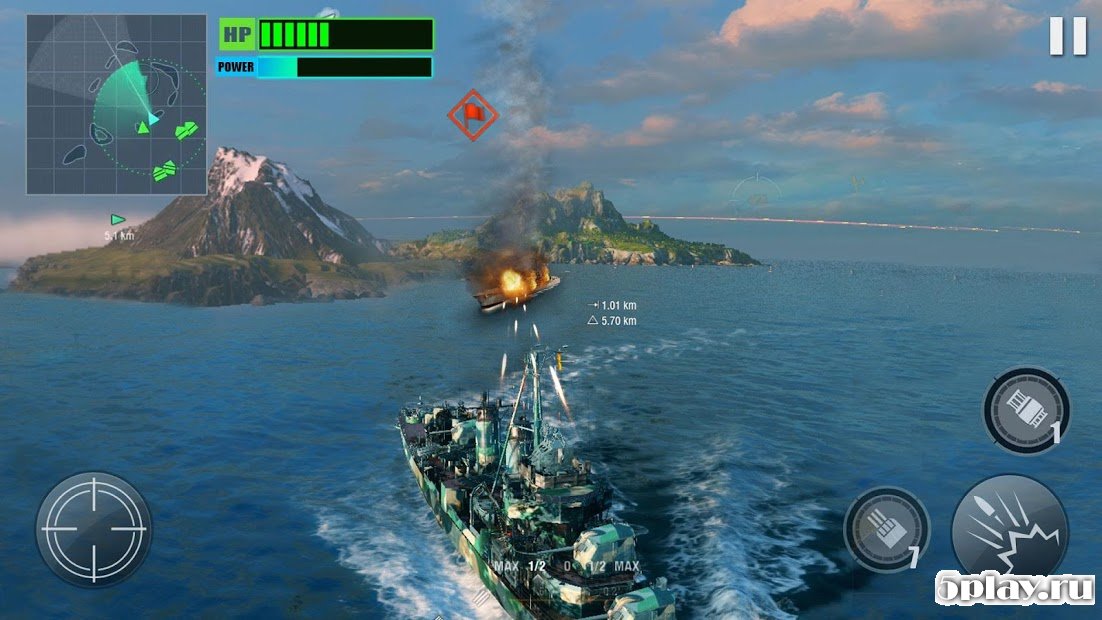
Task: Activate the ability with count 1
Action: click(x=1026, y=410)
